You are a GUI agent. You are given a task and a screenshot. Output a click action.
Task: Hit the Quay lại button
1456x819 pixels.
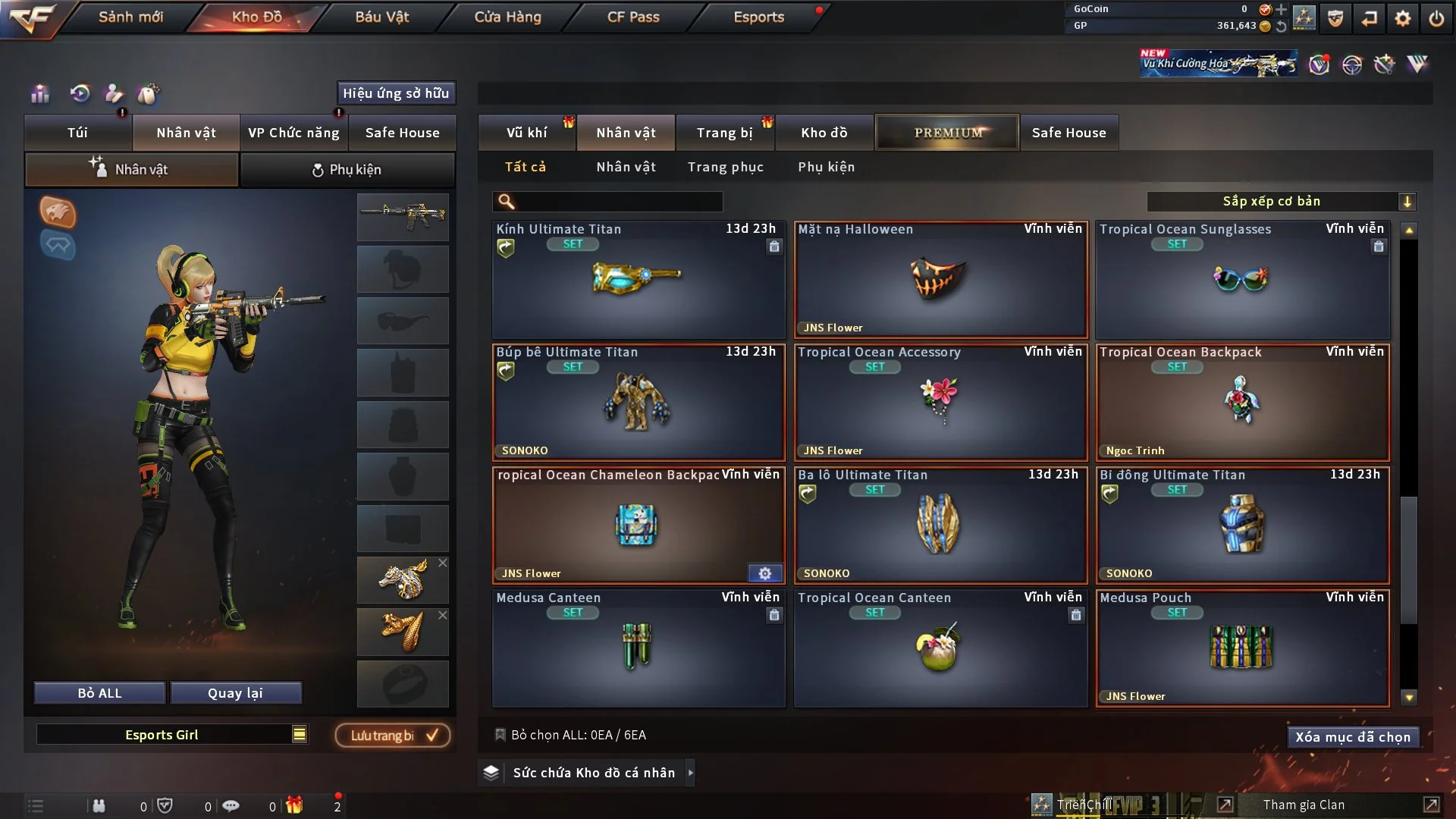coord(235,693)
